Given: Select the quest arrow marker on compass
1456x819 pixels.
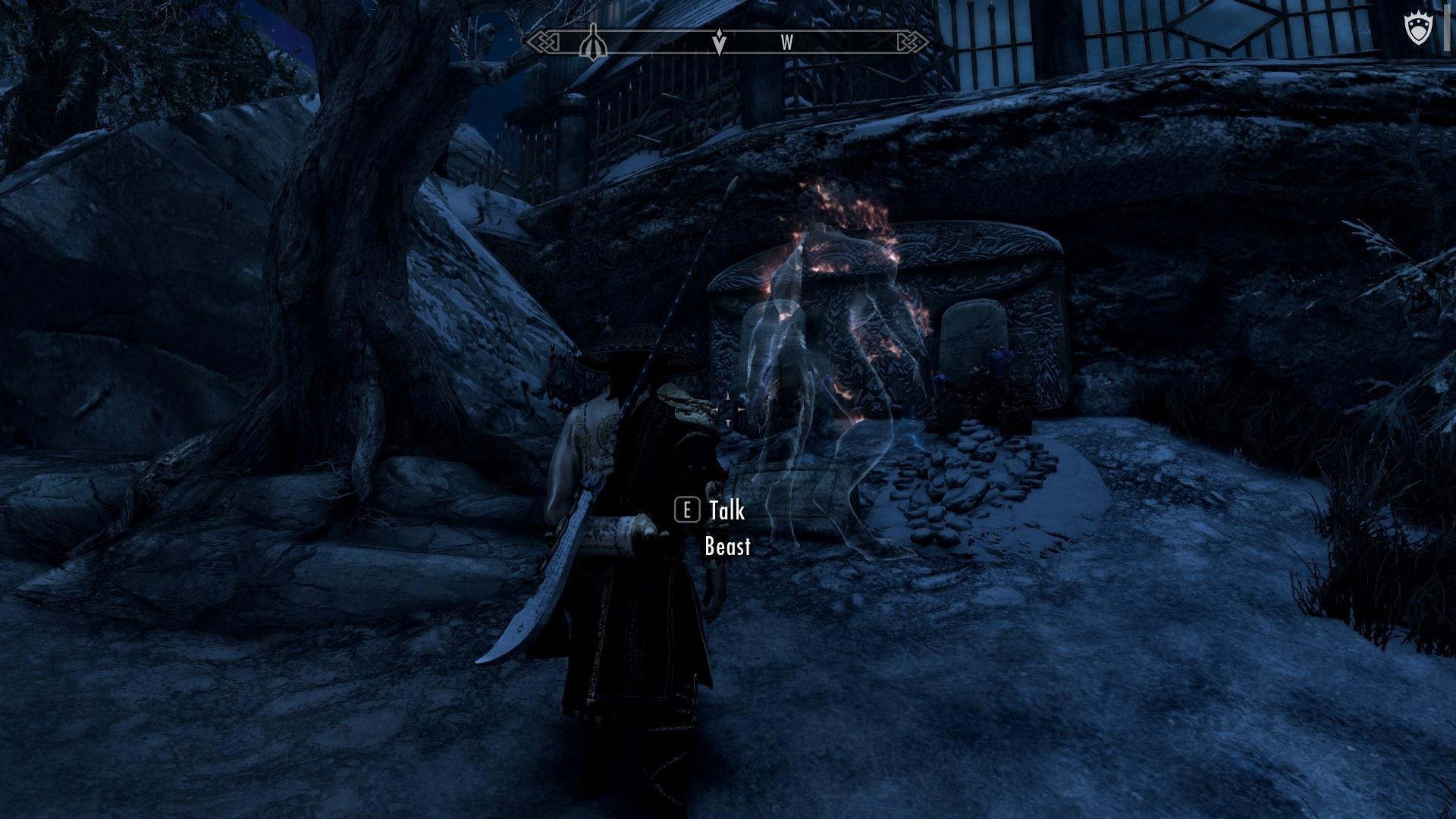Looking at the screenshot, I should [x=719, y=43].
